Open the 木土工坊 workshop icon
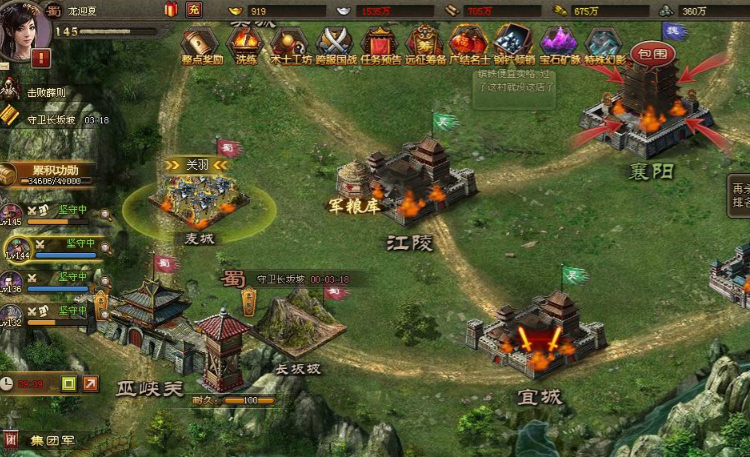 click(288, 43)
